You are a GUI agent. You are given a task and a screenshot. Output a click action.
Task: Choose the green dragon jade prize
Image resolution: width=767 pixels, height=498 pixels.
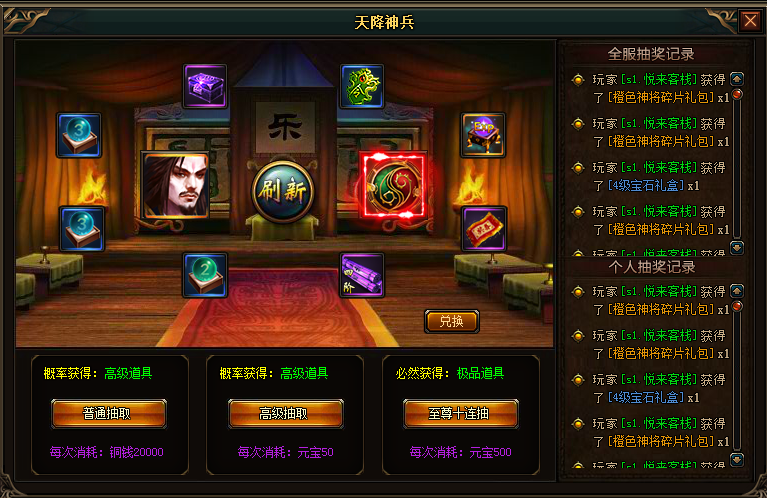(361, 86)
